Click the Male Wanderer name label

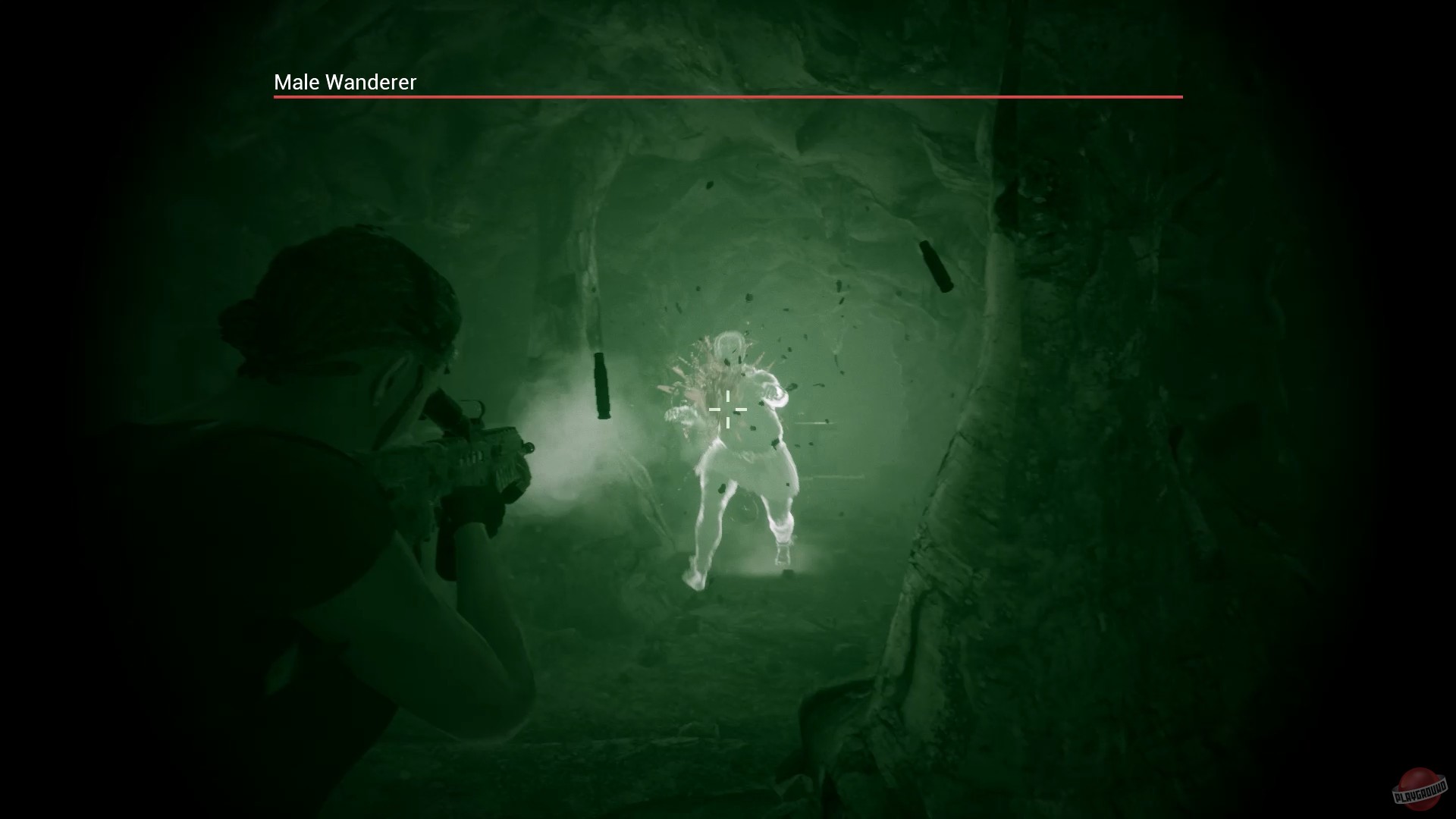[x=345, y=82]
